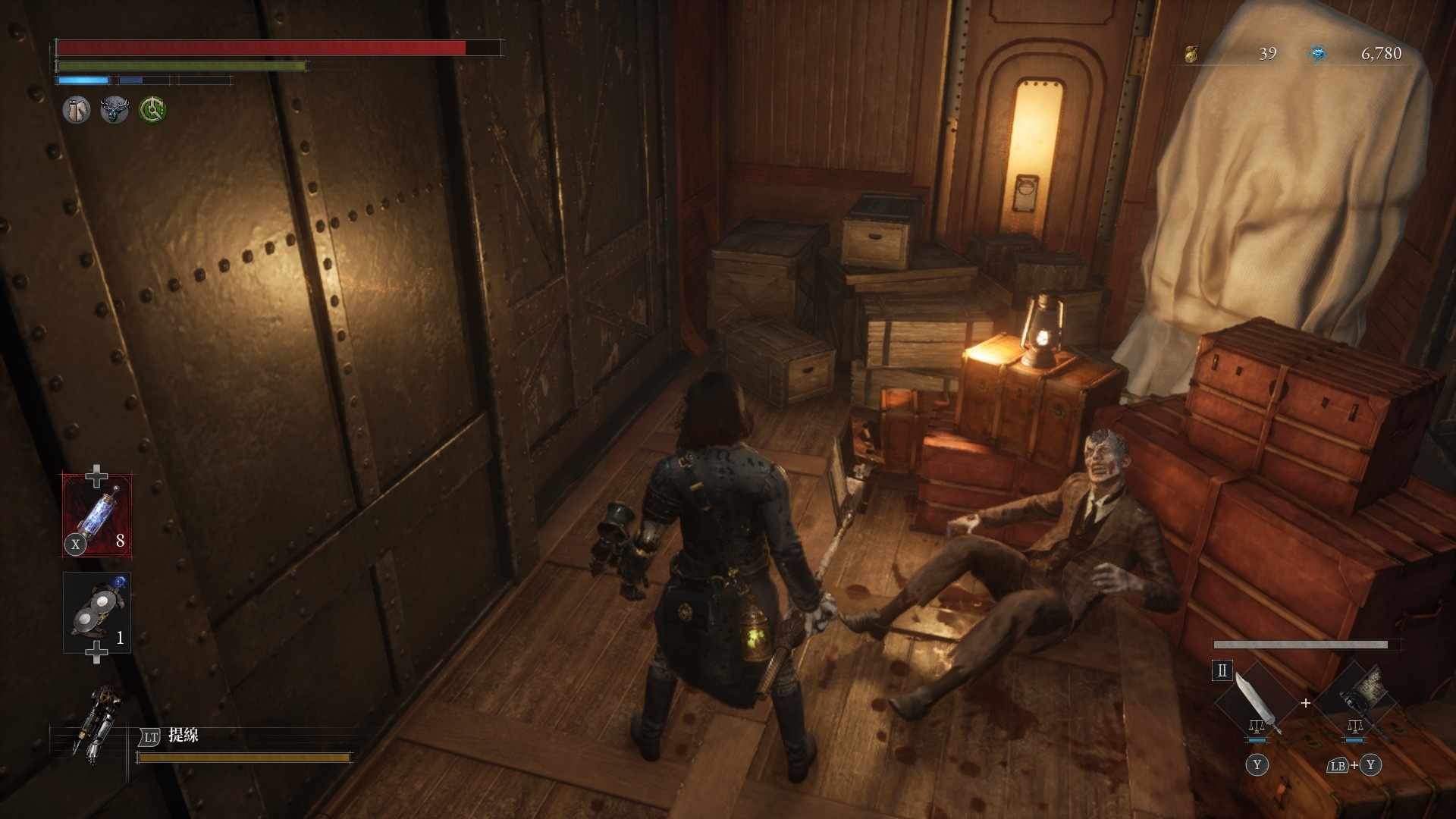Screen dimensions: 1456x819
Task: Click the green circular buff icon
Action: point(152,111)
